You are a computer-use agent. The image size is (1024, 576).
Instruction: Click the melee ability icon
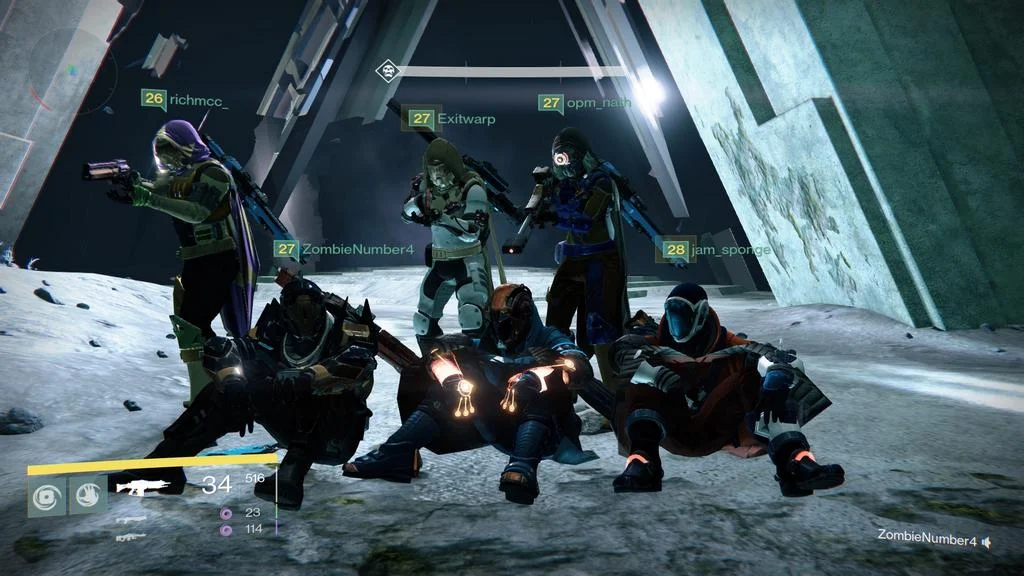(88, 495)
